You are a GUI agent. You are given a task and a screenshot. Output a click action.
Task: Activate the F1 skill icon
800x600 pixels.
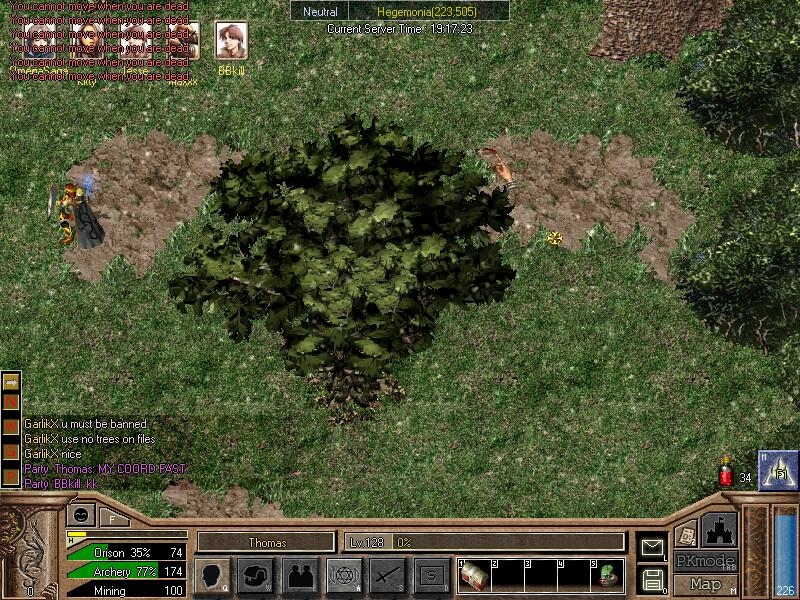778,470
